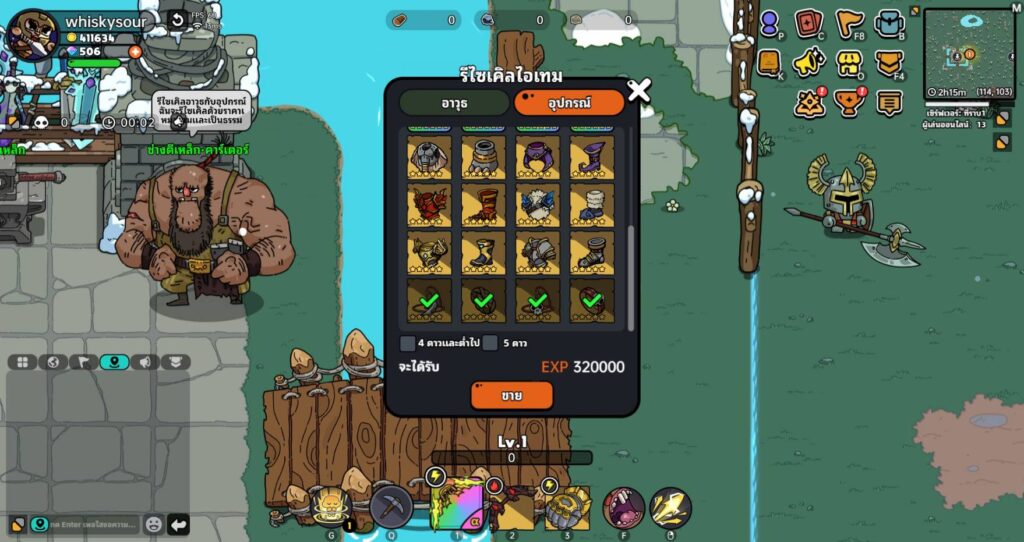Viewport: 1024px width, 542px height.
Task: Open the red cards menu
Action: pyautogui.click(x=808, y=23)
